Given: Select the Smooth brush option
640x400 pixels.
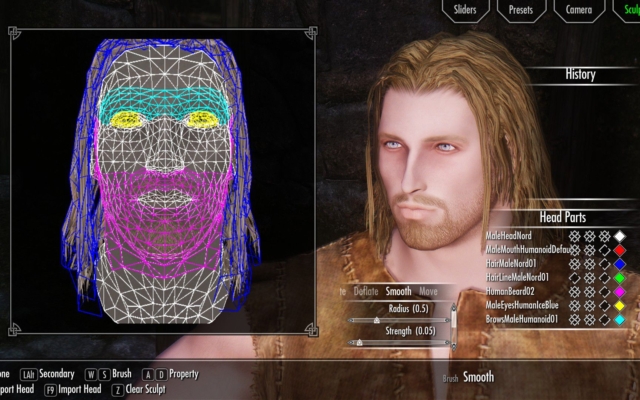Looking at the screenshot, I should point(398,292).
